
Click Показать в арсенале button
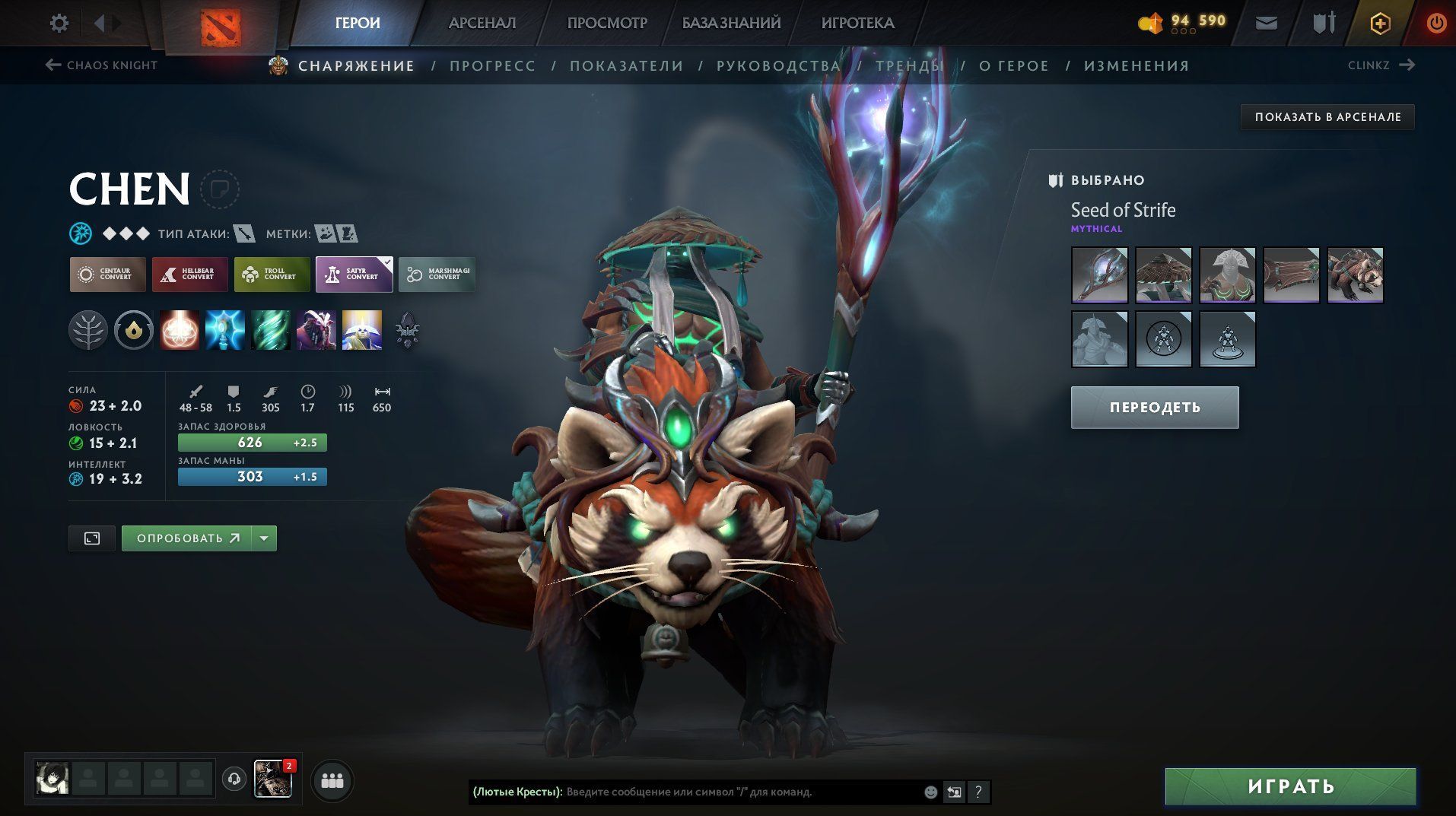coord(1327,117)
